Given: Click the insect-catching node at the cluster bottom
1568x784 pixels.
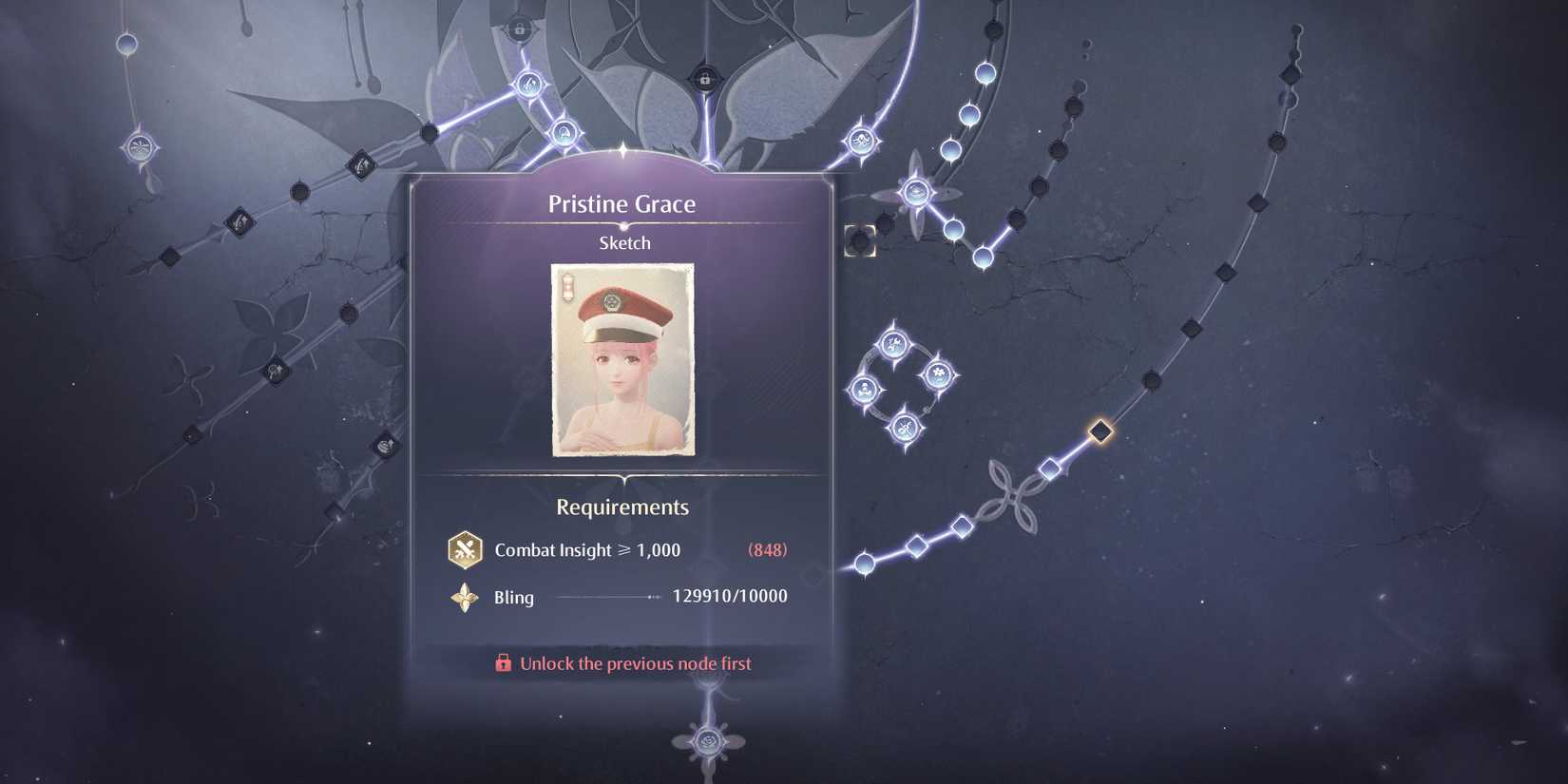Looking at the screenshot, I should coord(903,425).
